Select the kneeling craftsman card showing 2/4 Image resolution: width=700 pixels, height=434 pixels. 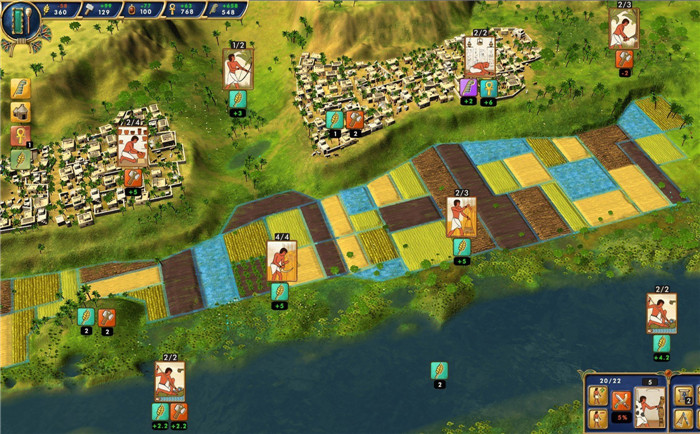point(132,148)
